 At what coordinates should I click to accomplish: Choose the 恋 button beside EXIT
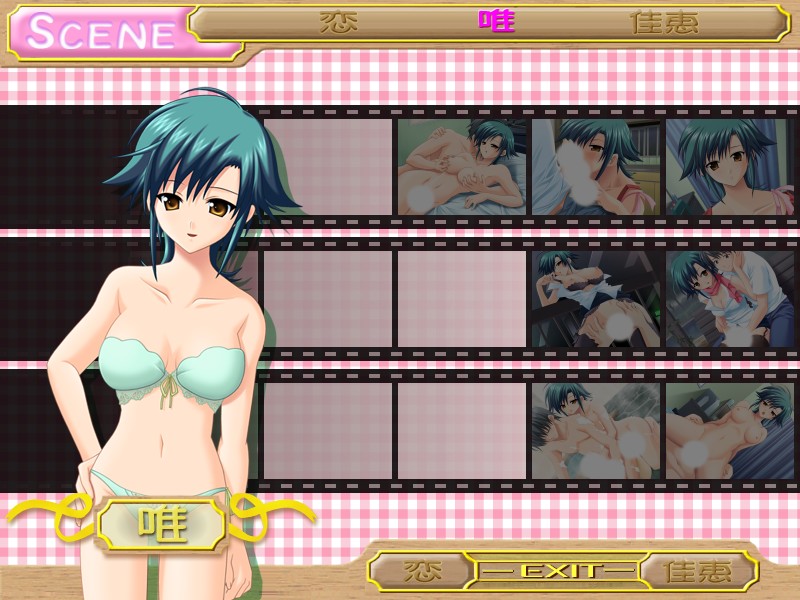(x=422, y=571)
